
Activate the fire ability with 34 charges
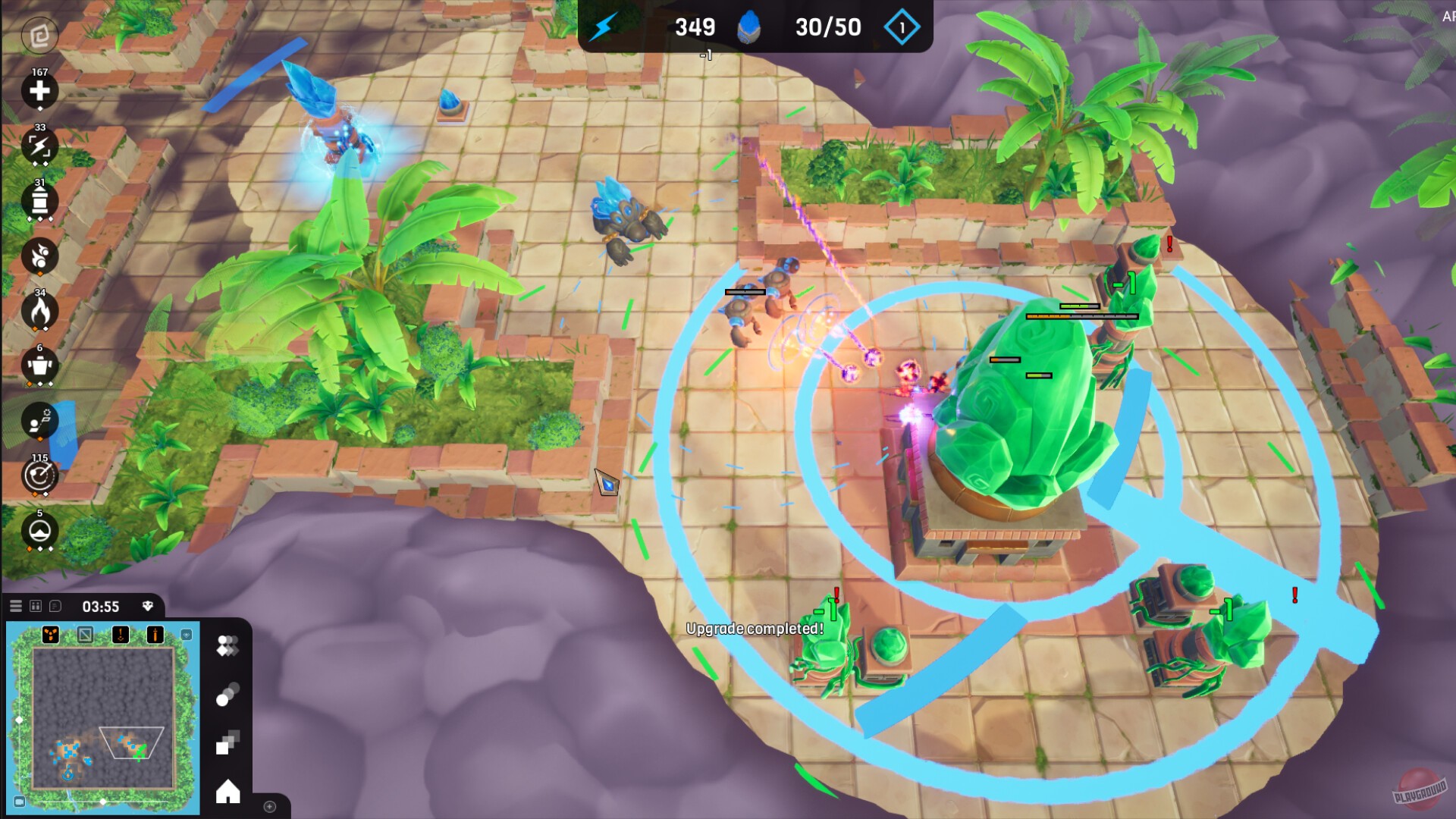[39, 311]
